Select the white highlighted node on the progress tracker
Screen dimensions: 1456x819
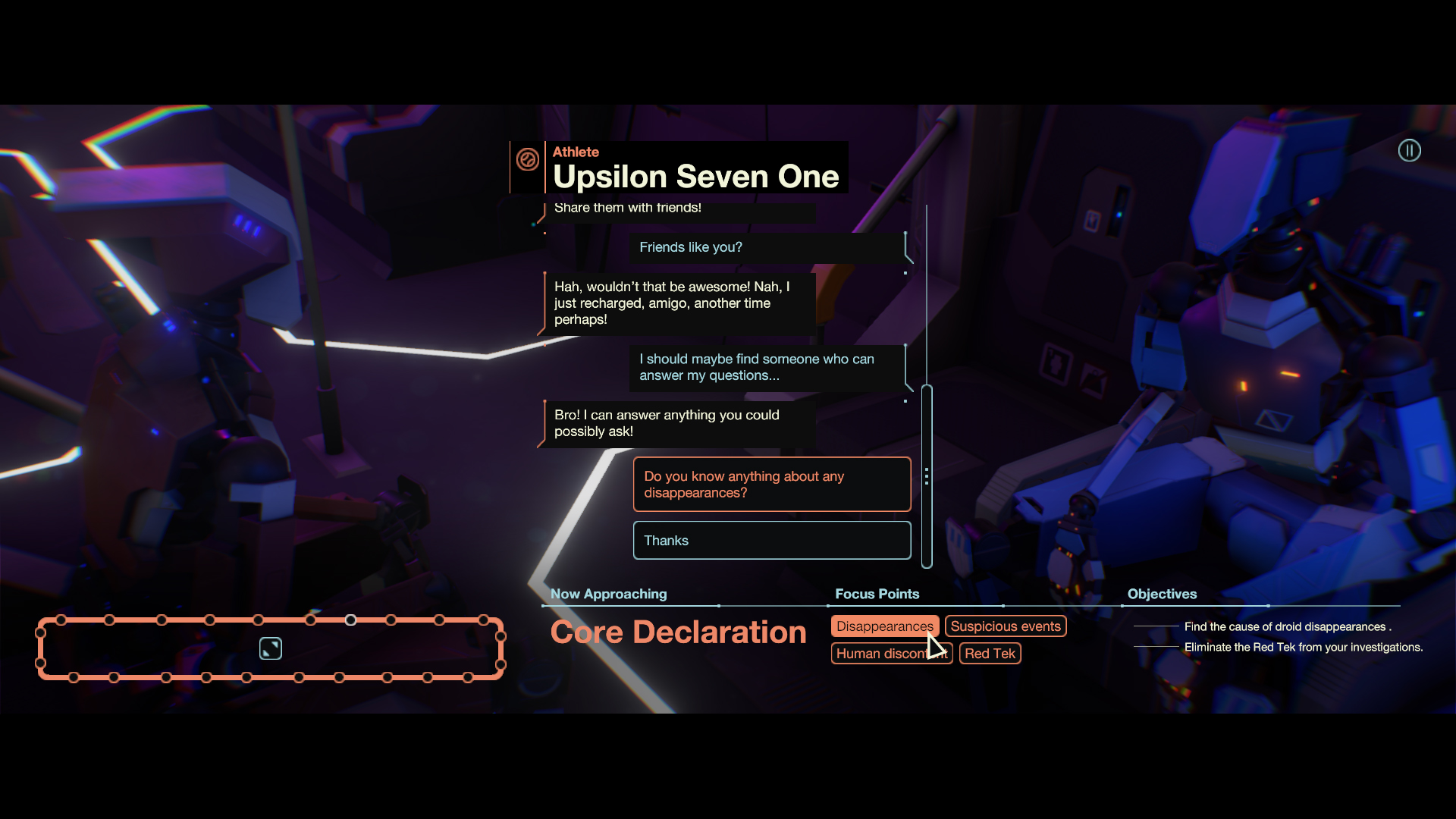(350, 620)
